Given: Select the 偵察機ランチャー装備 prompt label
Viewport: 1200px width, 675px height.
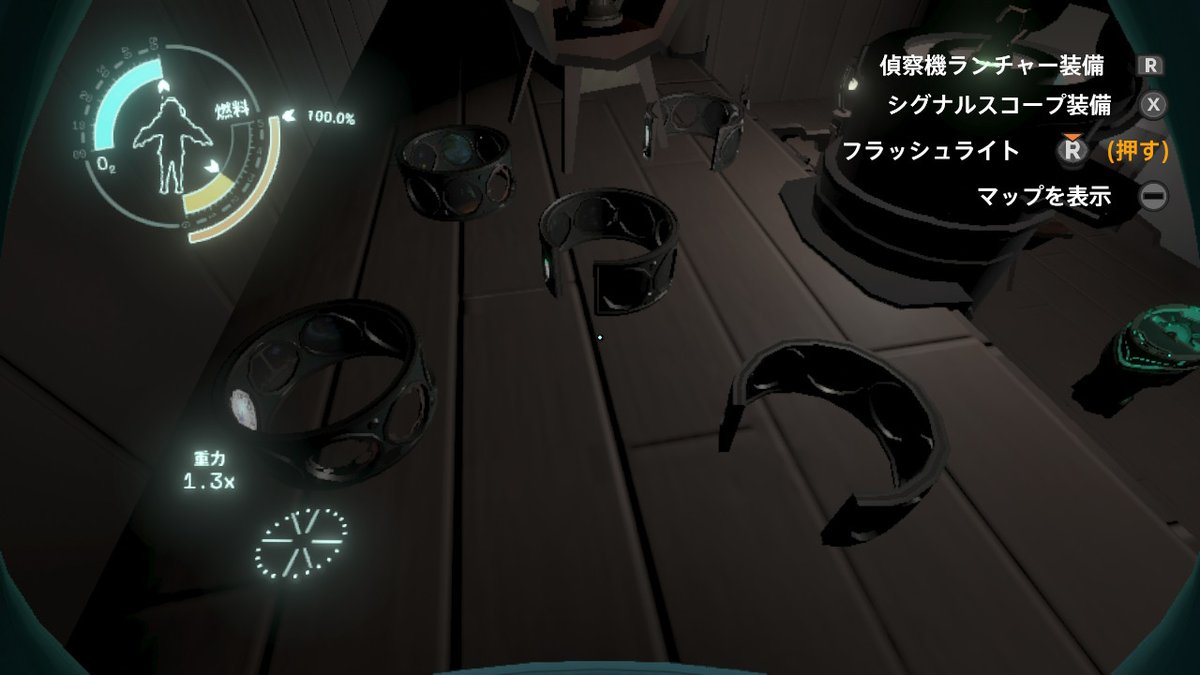Looking at the screenshot, I should click(991, 66).
